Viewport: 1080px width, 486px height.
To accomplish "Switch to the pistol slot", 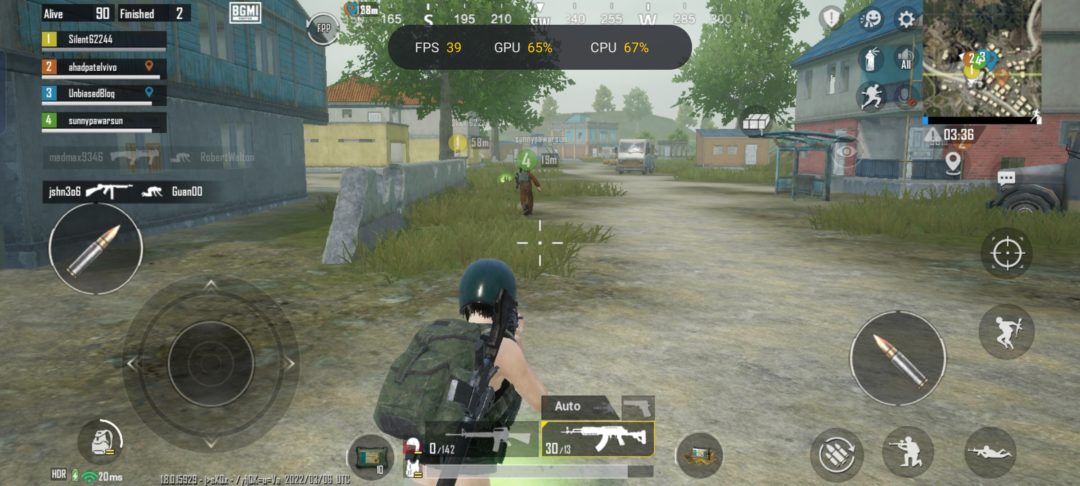I will coord(638,407).
